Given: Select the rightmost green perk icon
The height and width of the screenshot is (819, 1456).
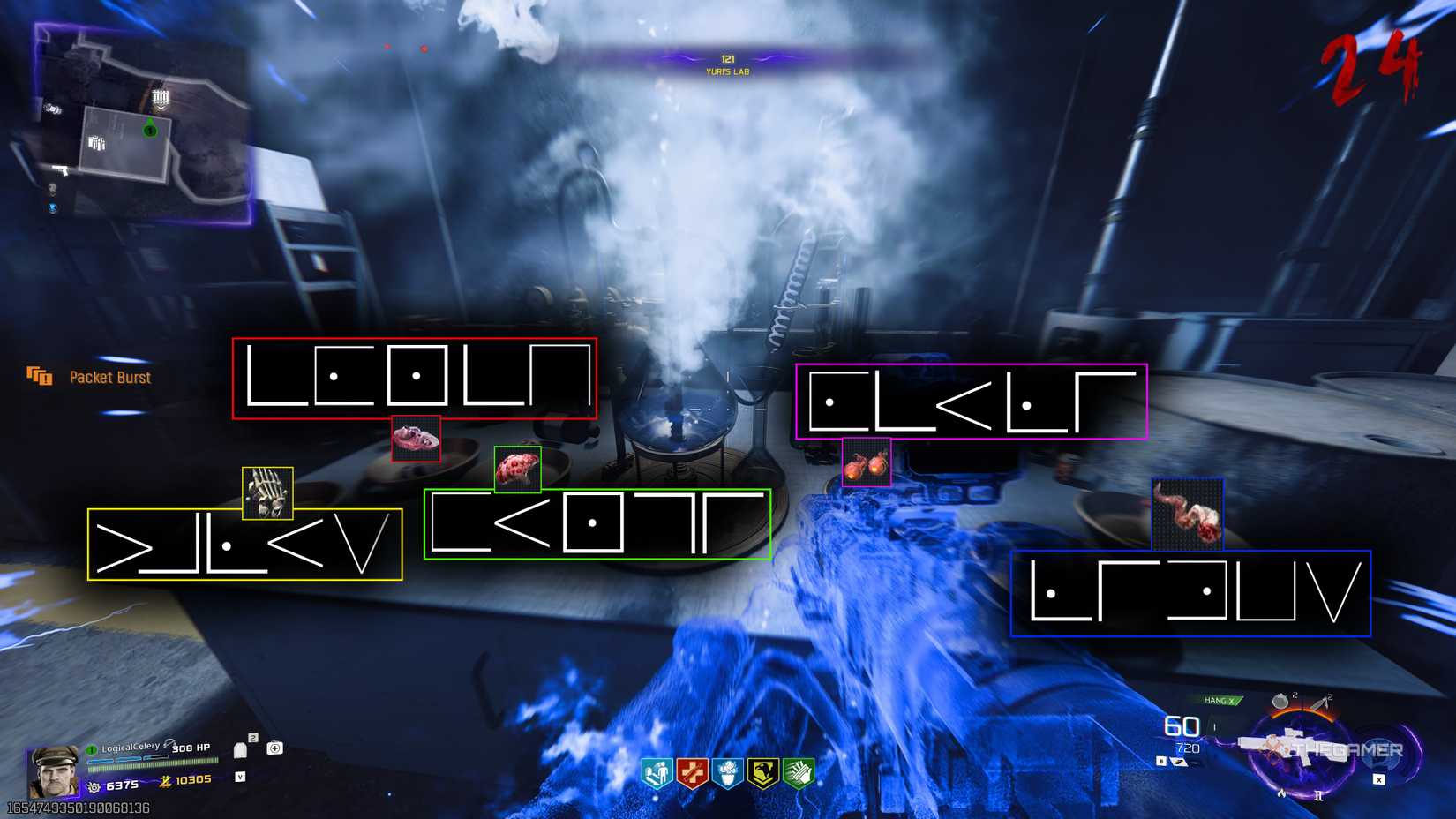Looking at the screenshot, I should tap(799, 771).
